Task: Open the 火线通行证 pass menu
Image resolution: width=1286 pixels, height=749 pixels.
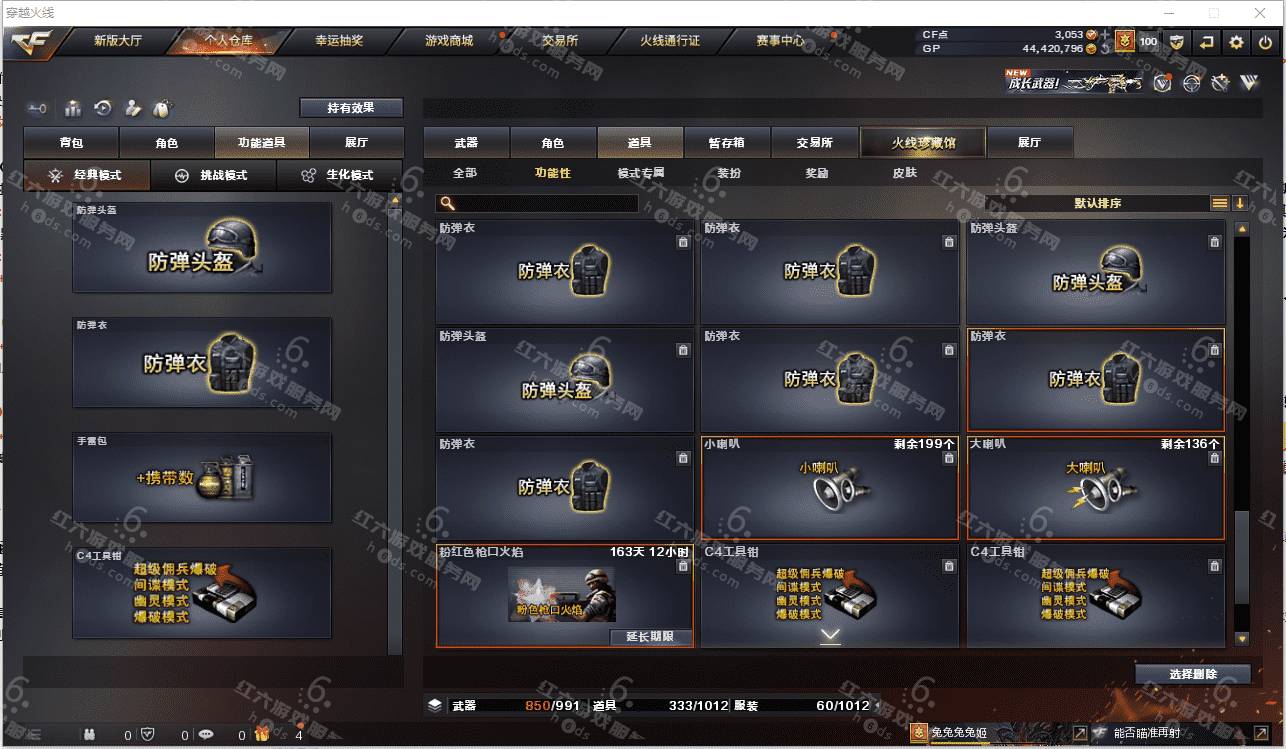Action: click(669, 42)
